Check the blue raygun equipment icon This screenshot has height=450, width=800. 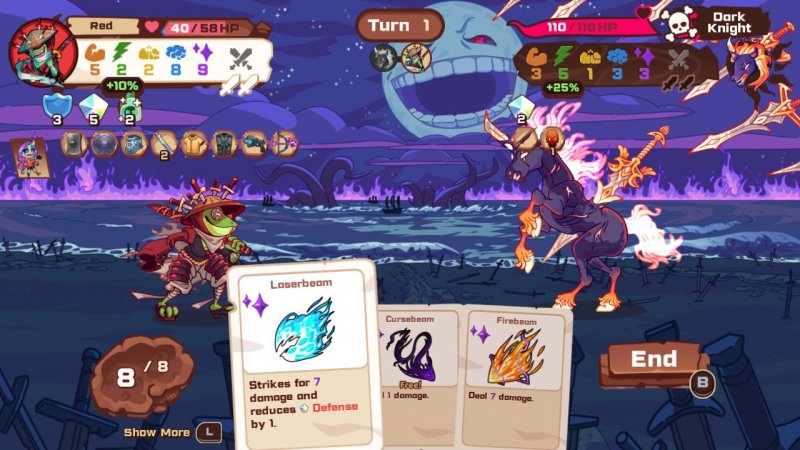point(254,144)
